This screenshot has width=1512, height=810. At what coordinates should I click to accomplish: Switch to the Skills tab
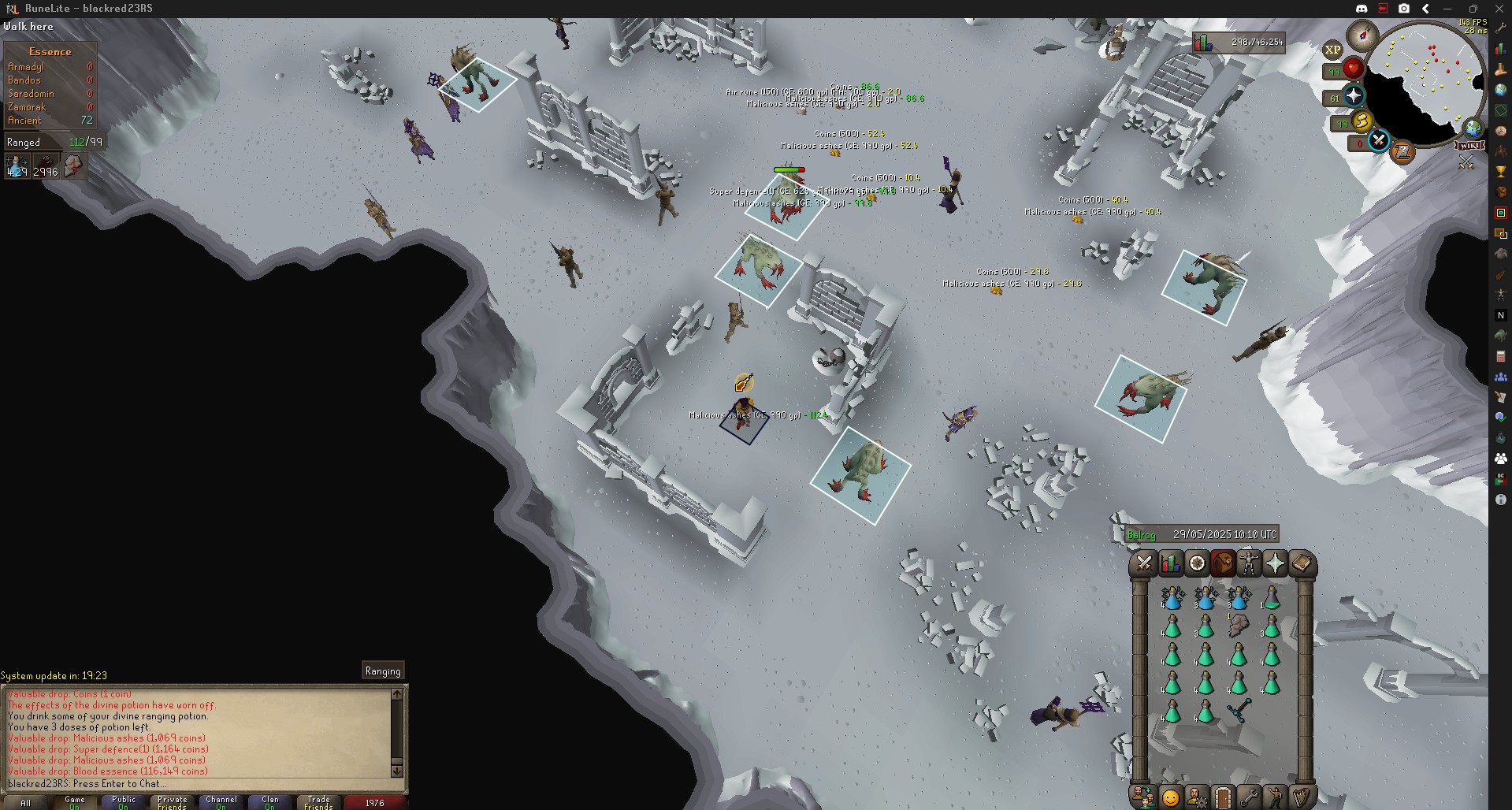point(1170,563)
